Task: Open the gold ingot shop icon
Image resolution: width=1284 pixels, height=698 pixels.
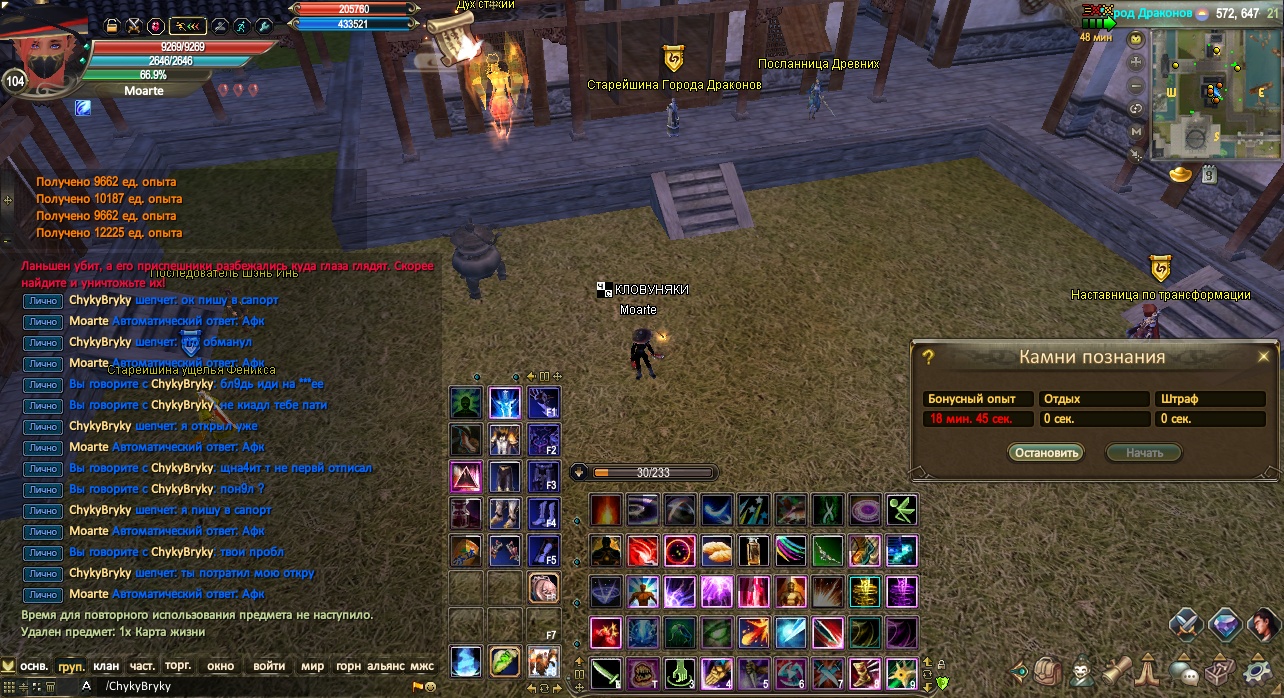Action: (1180, 175)
